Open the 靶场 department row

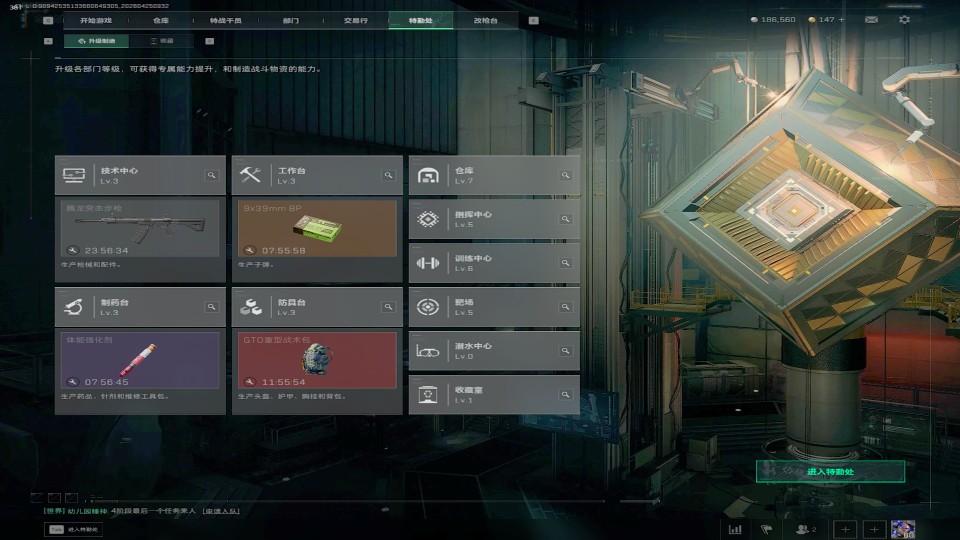coord(494,307)
